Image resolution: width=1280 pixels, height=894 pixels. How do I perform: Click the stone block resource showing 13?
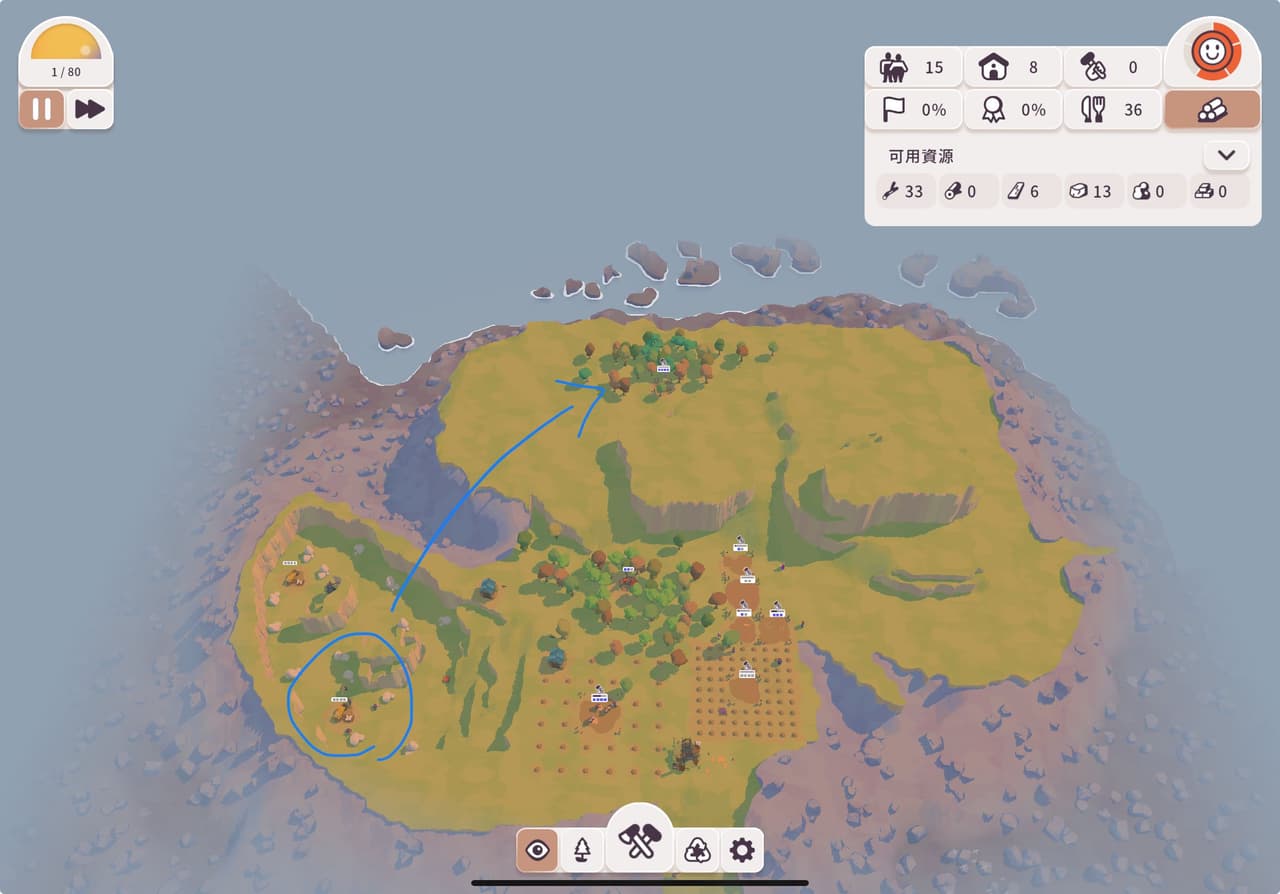pos(1091,191)
